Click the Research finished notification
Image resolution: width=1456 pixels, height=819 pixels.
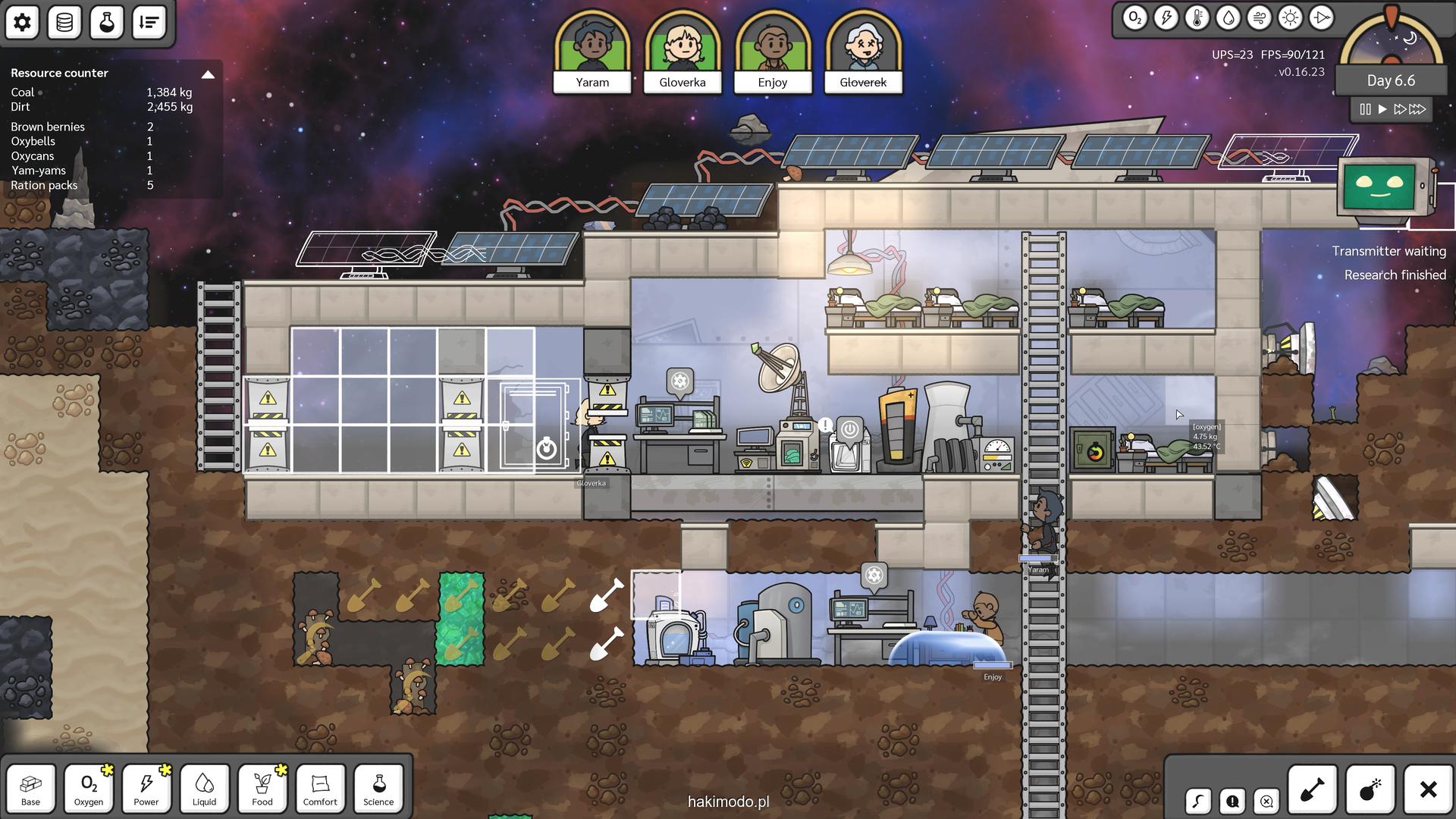(x=1395, y=275)
